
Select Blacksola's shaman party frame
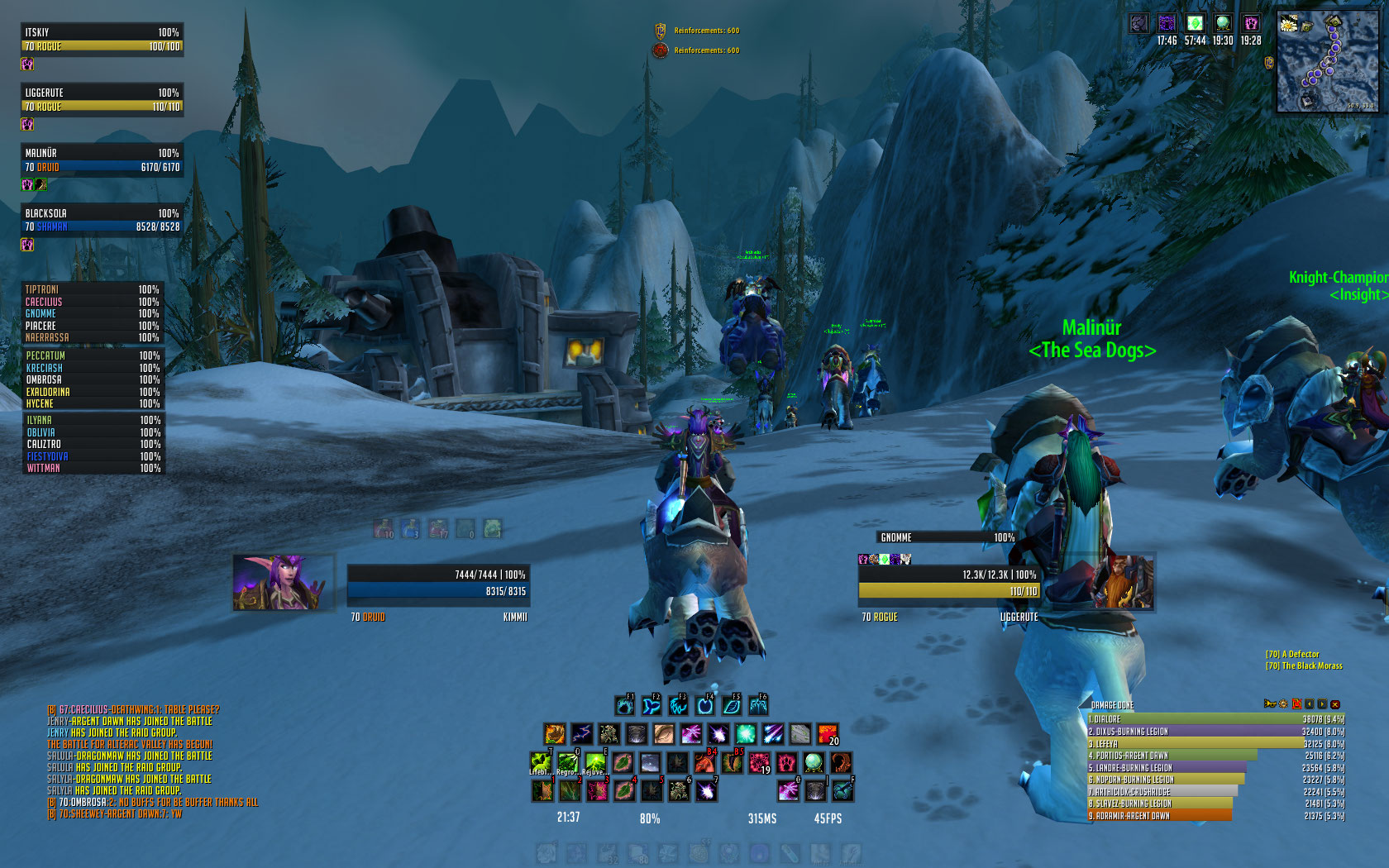102,219
